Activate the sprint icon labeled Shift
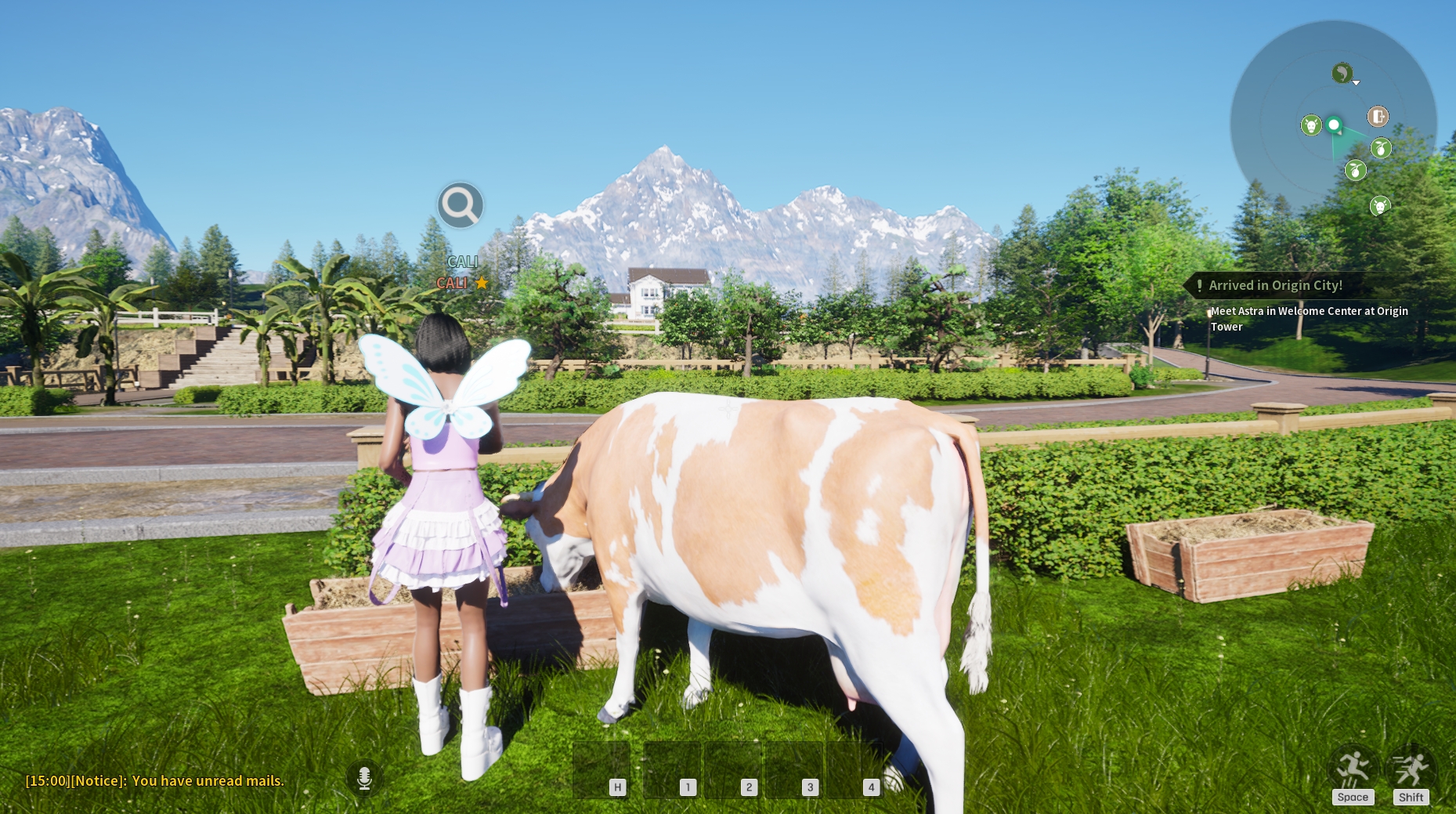Image resolution: width=1456 pixels, height=814 pixels. 1411,770
